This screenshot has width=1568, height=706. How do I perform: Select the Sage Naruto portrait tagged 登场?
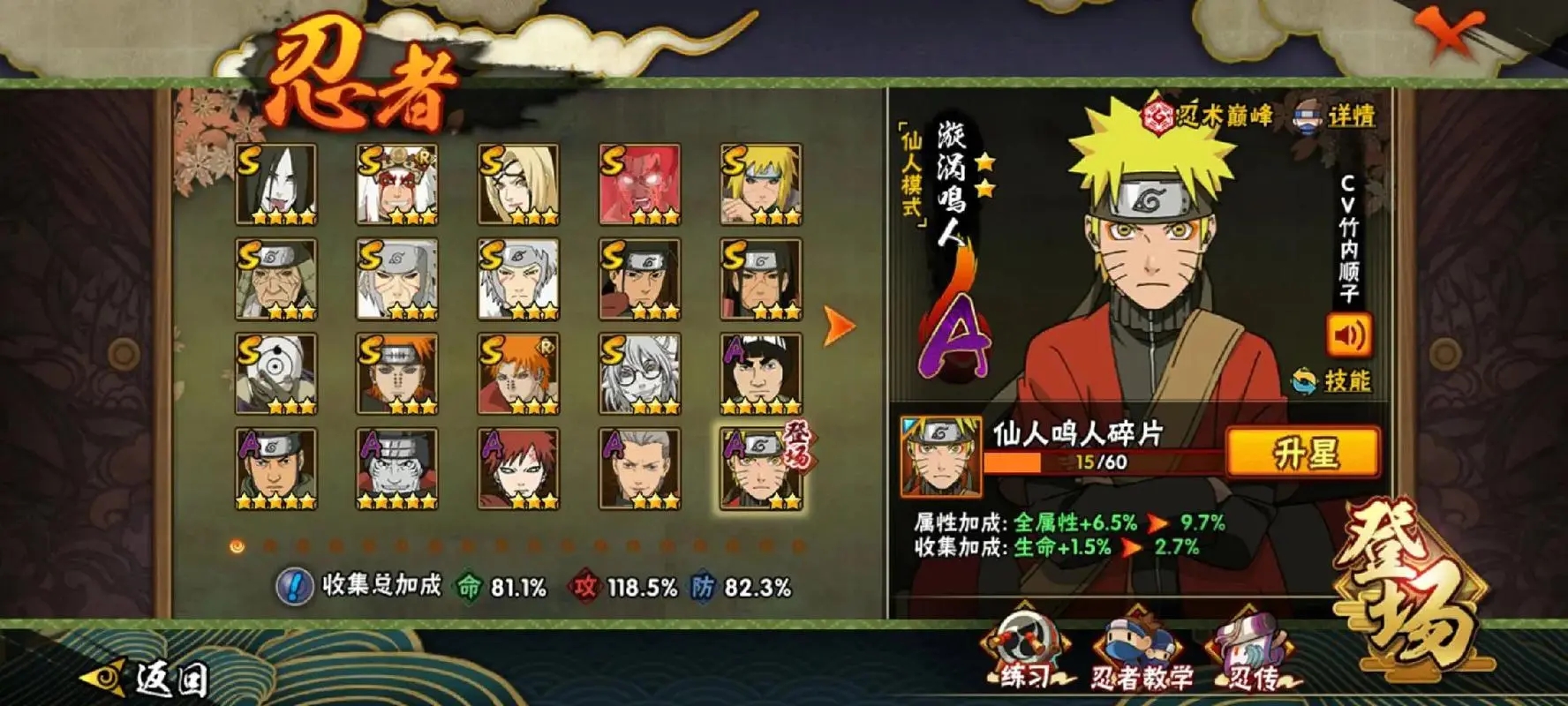pos(761,469)
